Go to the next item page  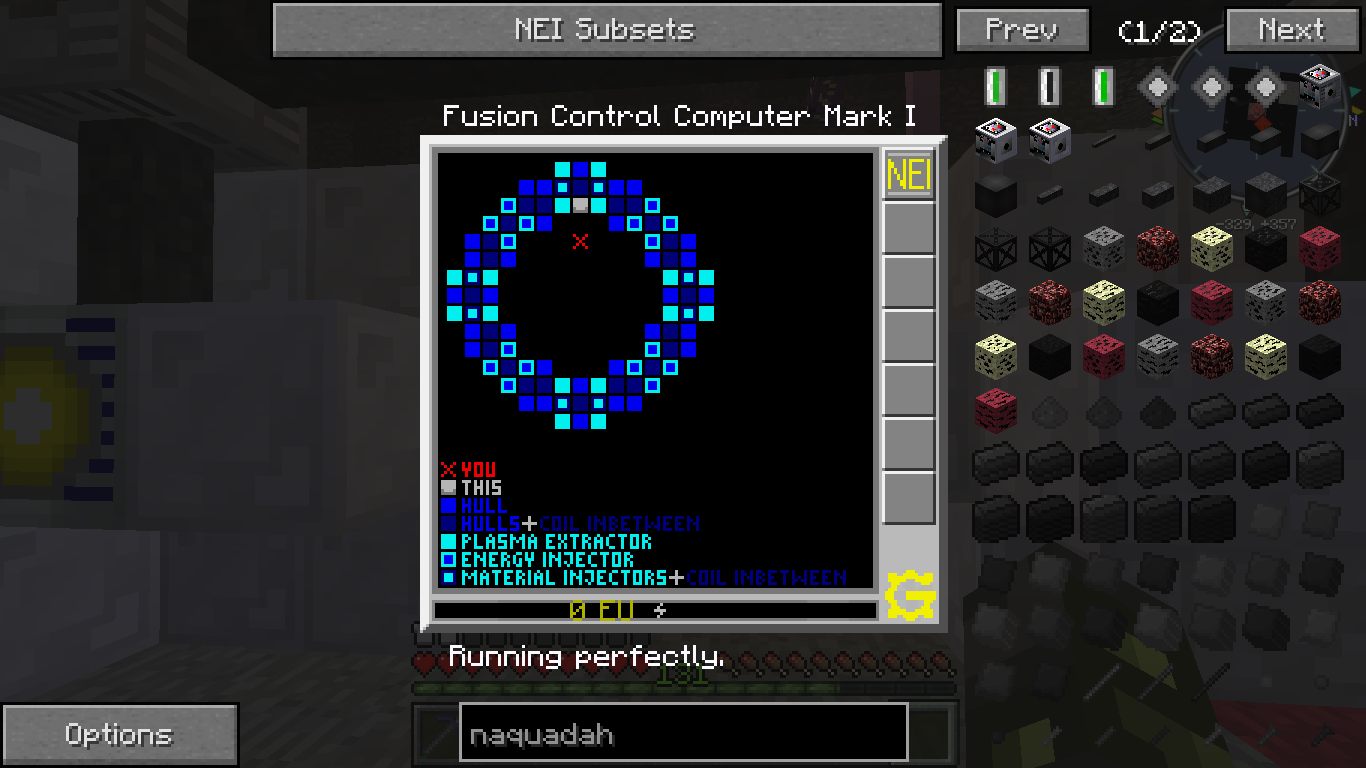point(1291,30)
